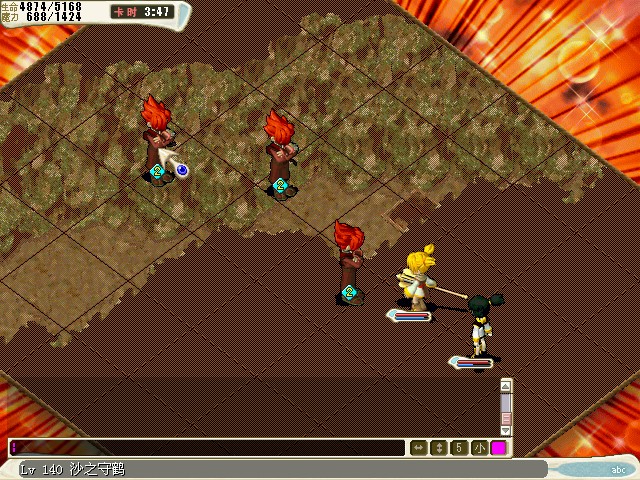Viewport: 640px width, 480px height.
Task: Click the chat scrollbar up arrow
Action: coord(506,385)
